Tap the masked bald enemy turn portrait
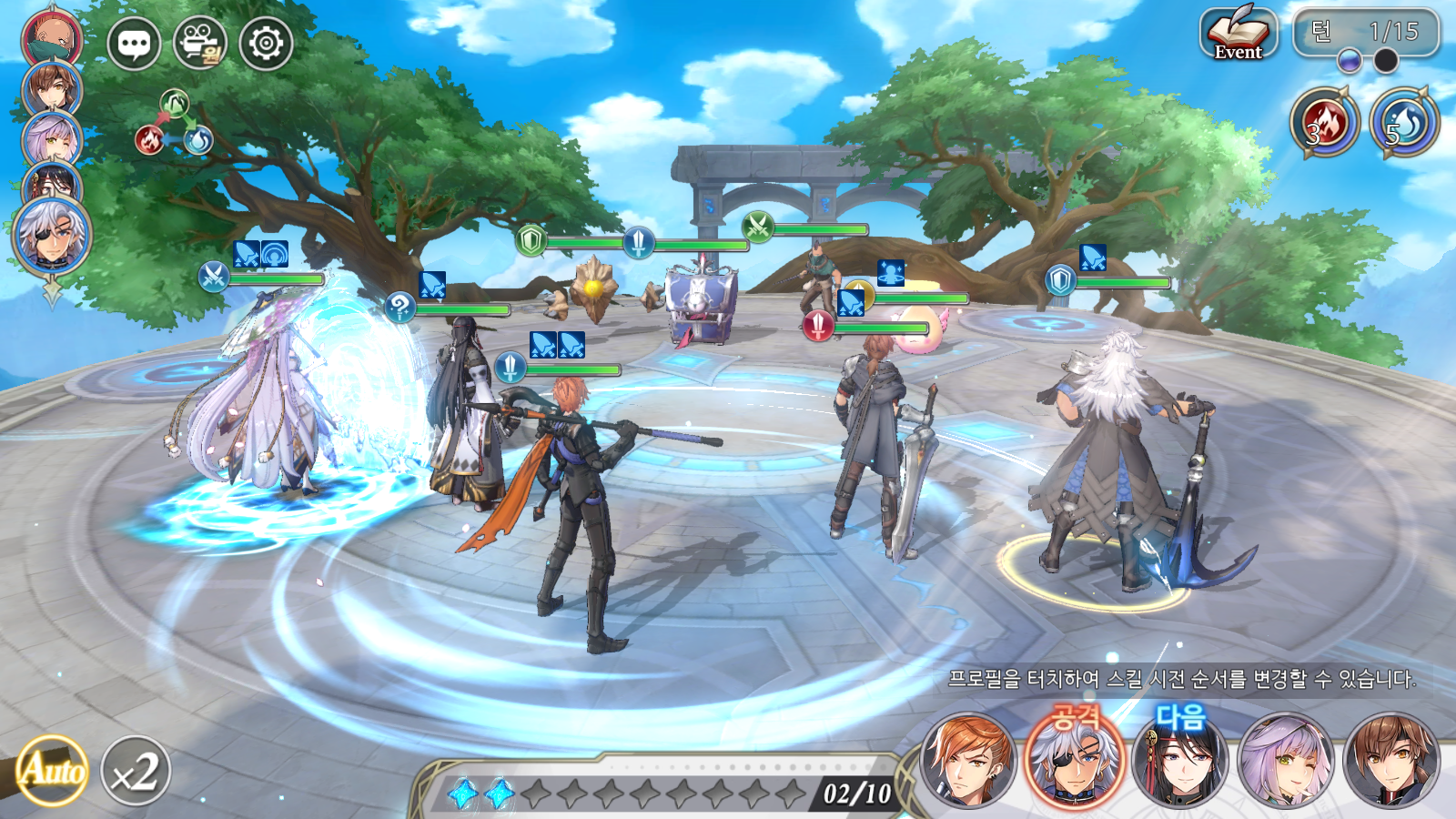1456x819 pixels. [x=52, y=36]
